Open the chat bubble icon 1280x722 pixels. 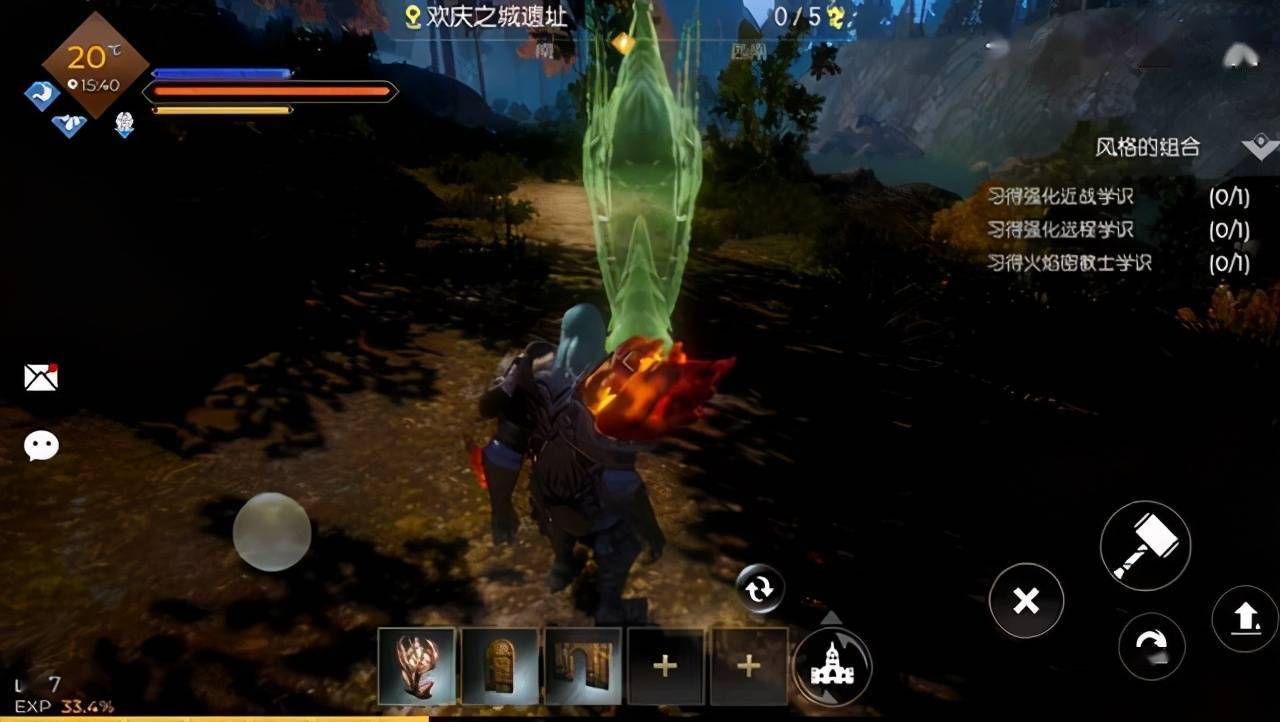[x=40, y=445]
